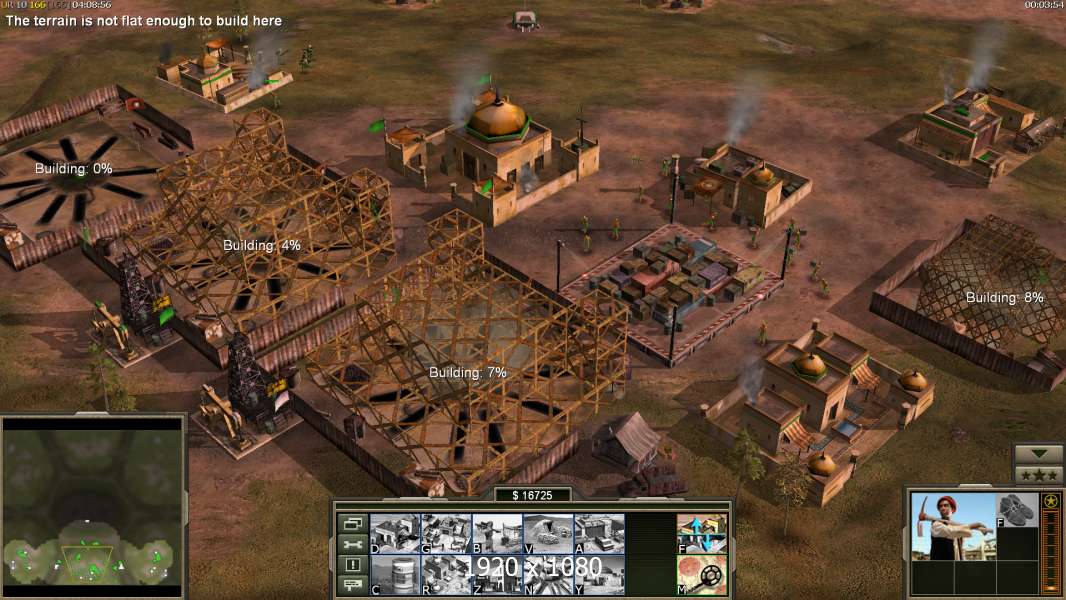Pick the structure icon with hotkey R
Image resolution: width=1066 pixels, height=600 pixels.
coord(446,574)
